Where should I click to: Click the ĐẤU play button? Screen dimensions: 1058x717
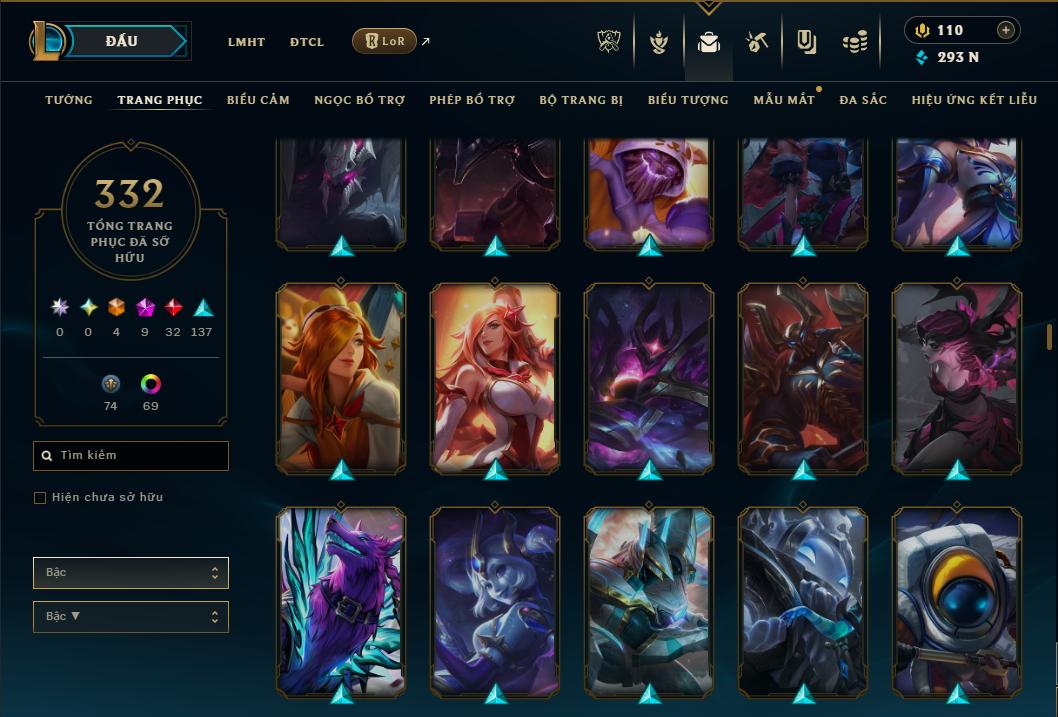point(122,41)
